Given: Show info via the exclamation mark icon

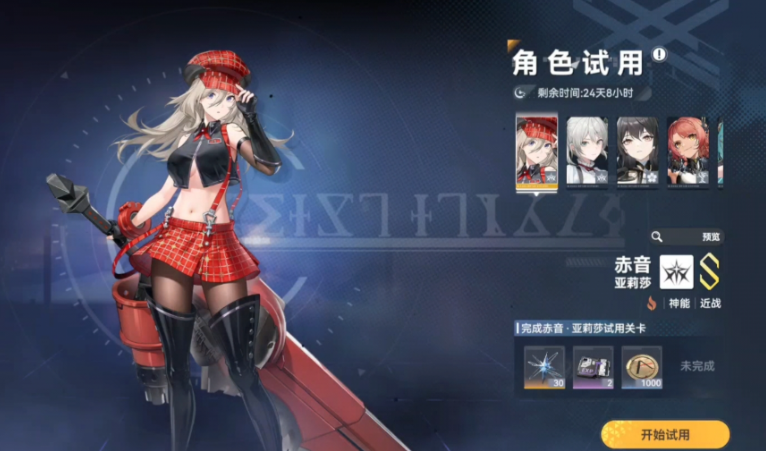Looking at the screenshot, I should [659, 55].
